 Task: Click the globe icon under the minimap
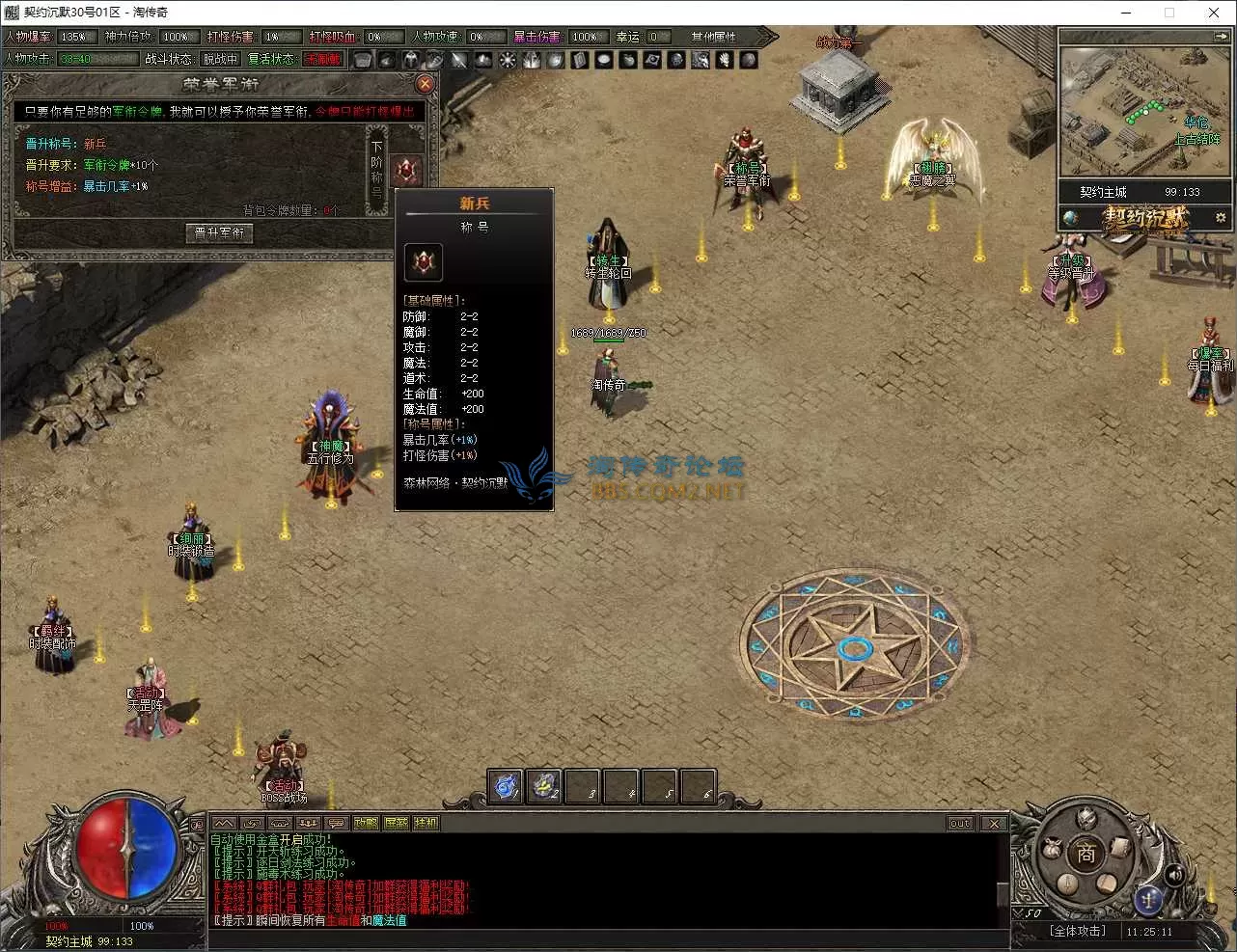click(1071, 218)
